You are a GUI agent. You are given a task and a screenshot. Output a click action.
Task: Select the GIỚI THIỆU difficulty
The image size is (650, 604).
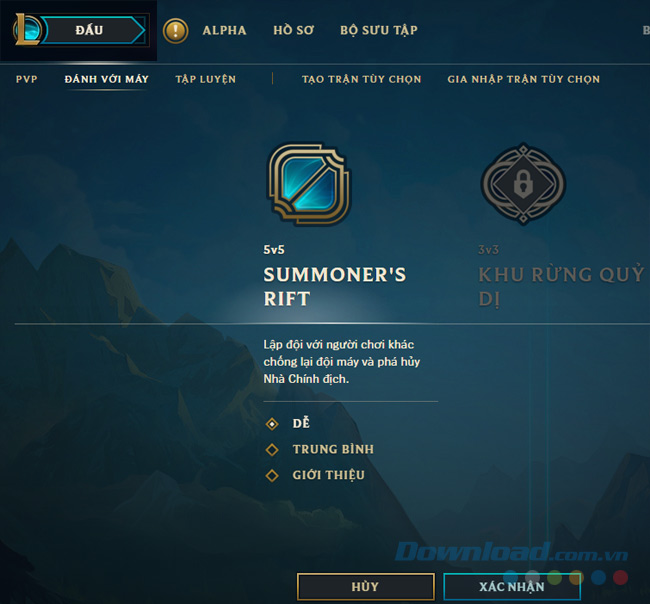pos(328,475)
